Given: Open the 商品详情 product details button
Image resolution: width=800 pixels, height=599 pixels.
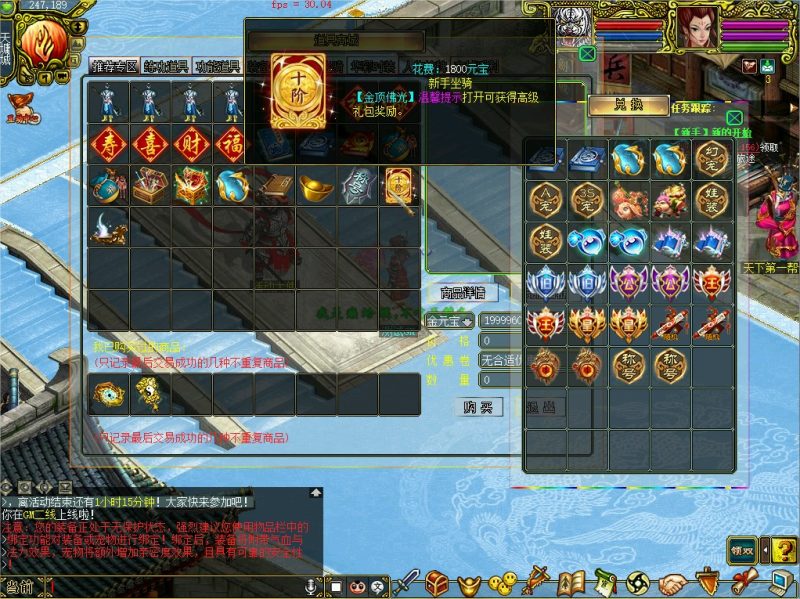Looking at the screenshot, I should click(x=462, y=293).
